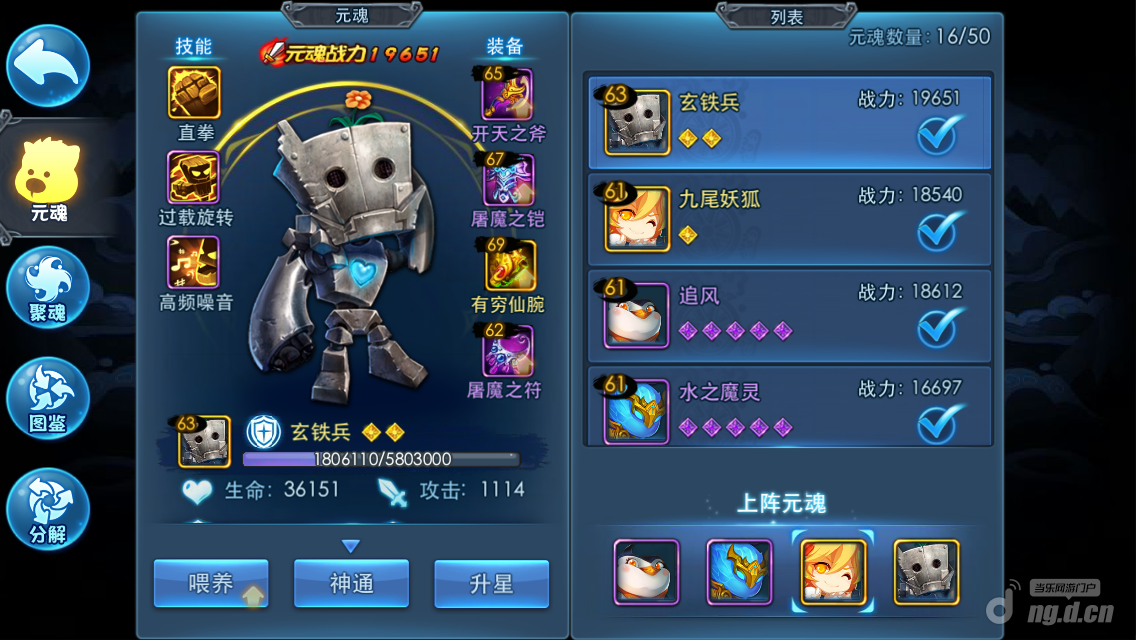Click the 喂养 button

(211, 584)
